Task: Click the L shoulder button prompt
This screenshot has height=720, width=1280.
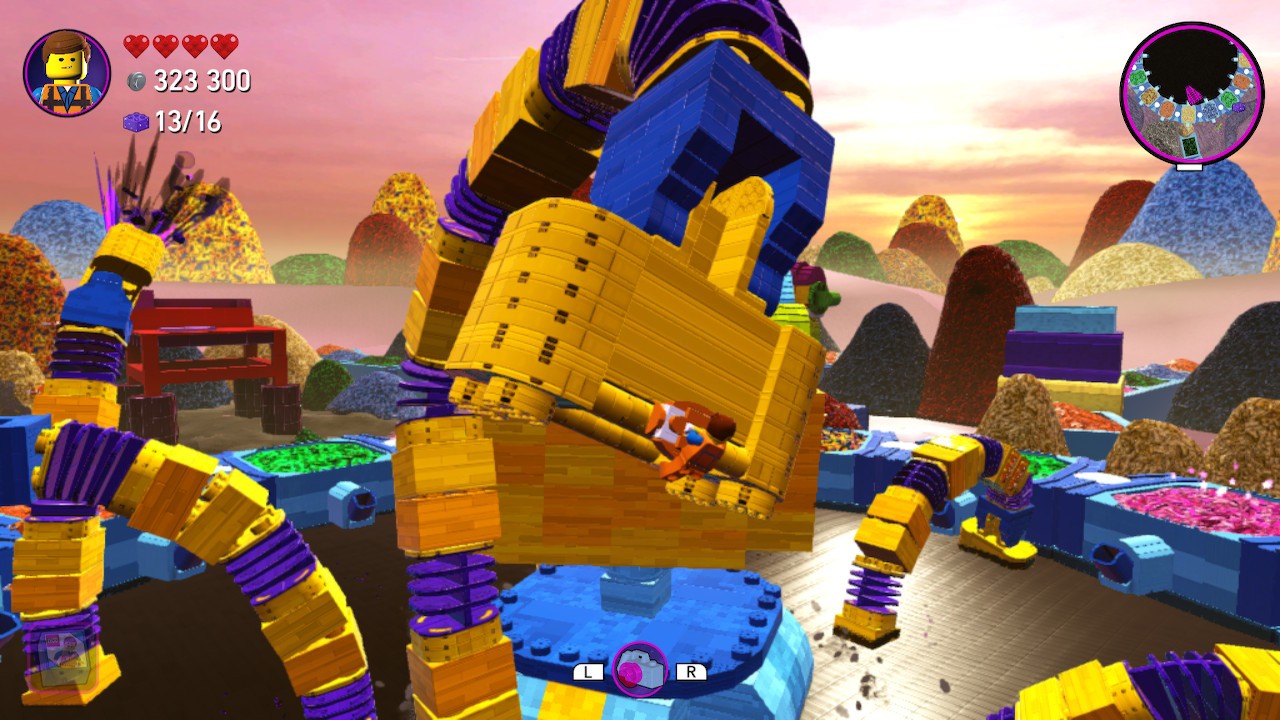Action: click(587, 670)
